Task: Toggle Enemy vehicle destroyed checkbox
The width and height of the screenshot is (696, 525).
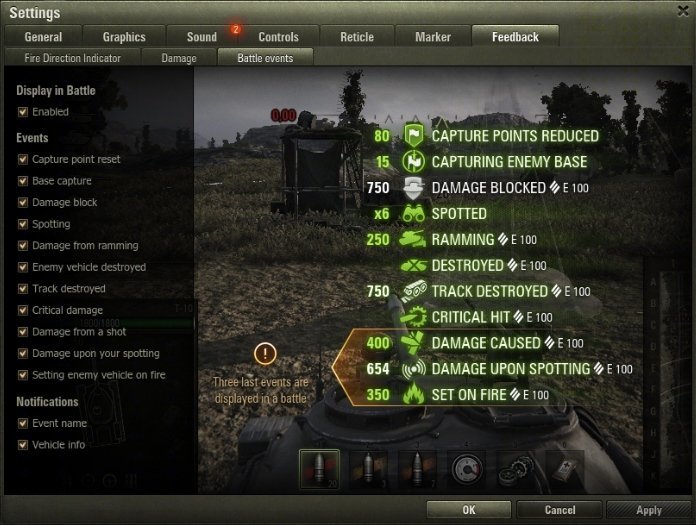Action: pos(23,267)
